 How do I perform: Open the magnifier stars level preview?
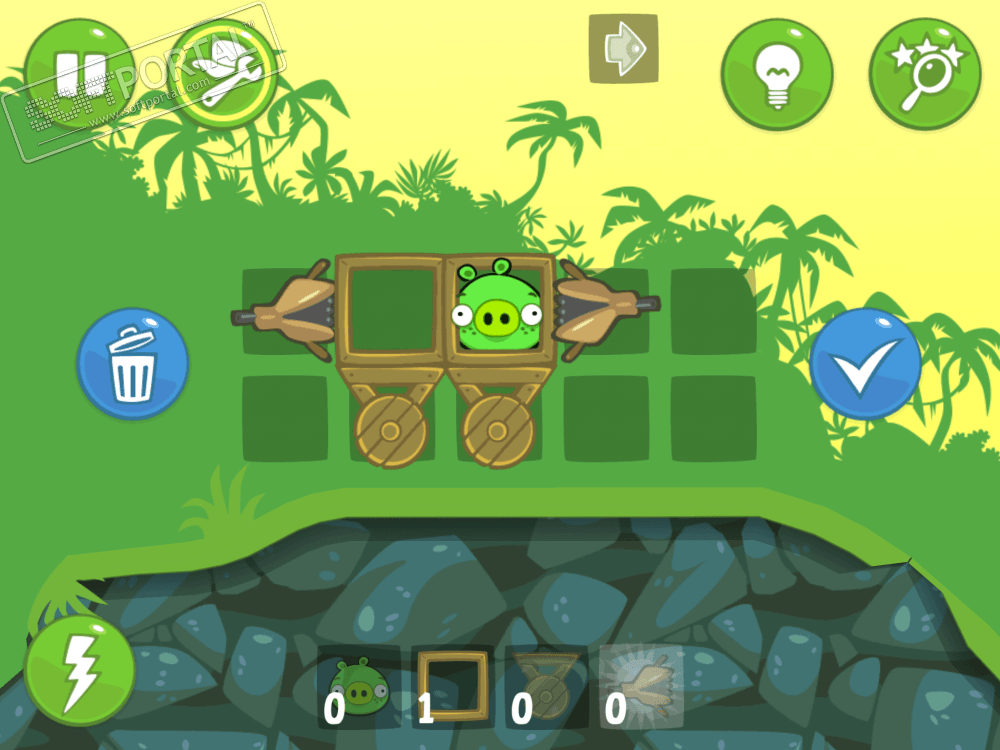click(x=924, y=73)
